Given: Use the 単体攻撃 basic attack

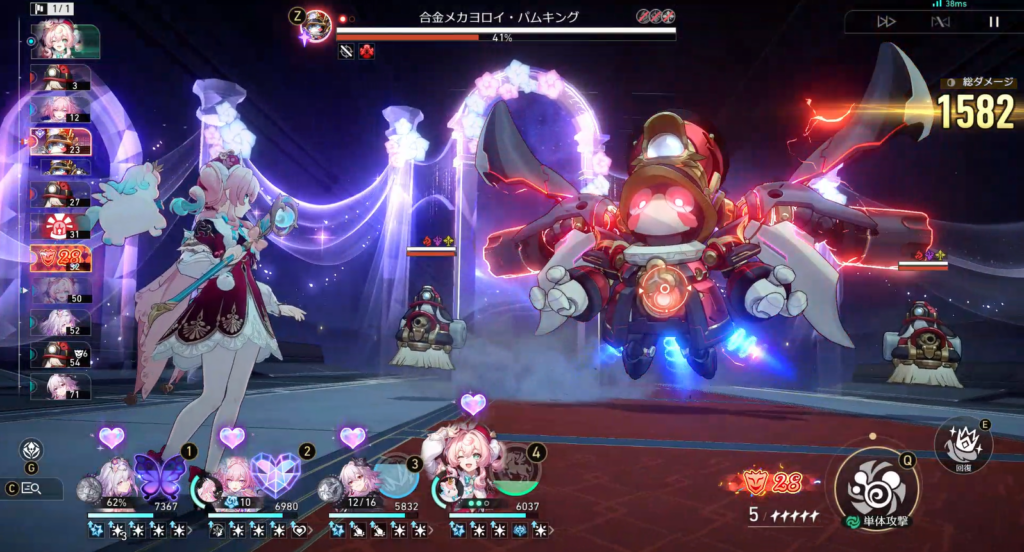Looking at the screenshot, I should pyautogui.click(x=877, y=487).
